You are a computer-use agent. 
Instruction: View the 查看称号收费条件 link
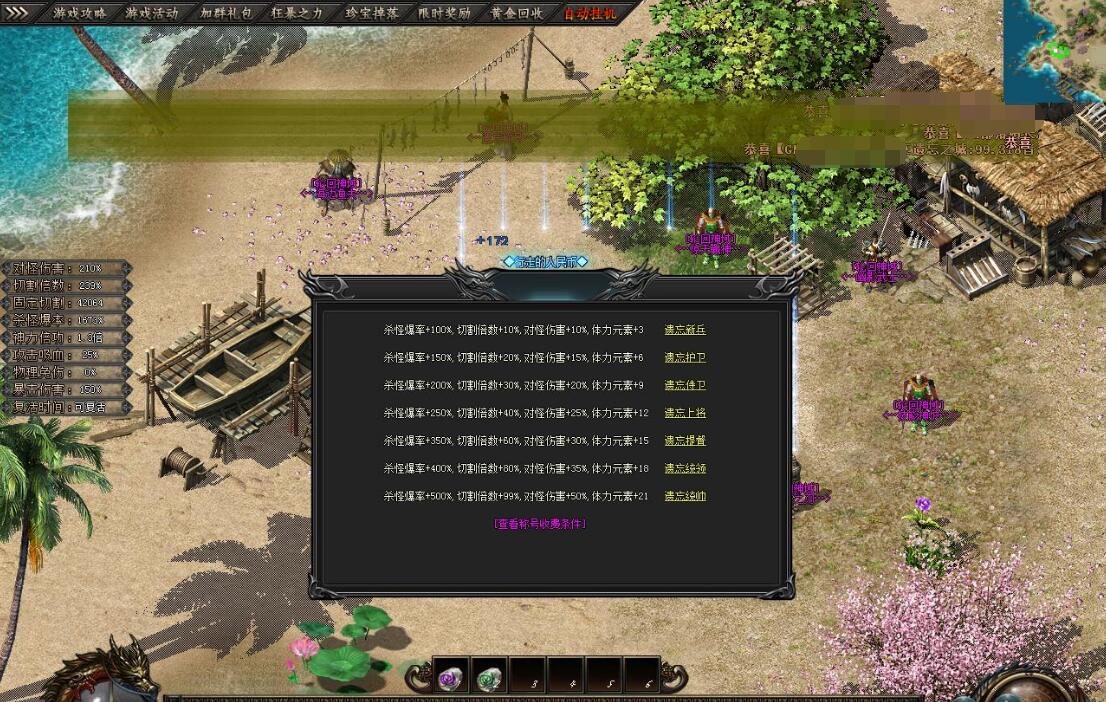pyautogui.click(x=540, y=524)
